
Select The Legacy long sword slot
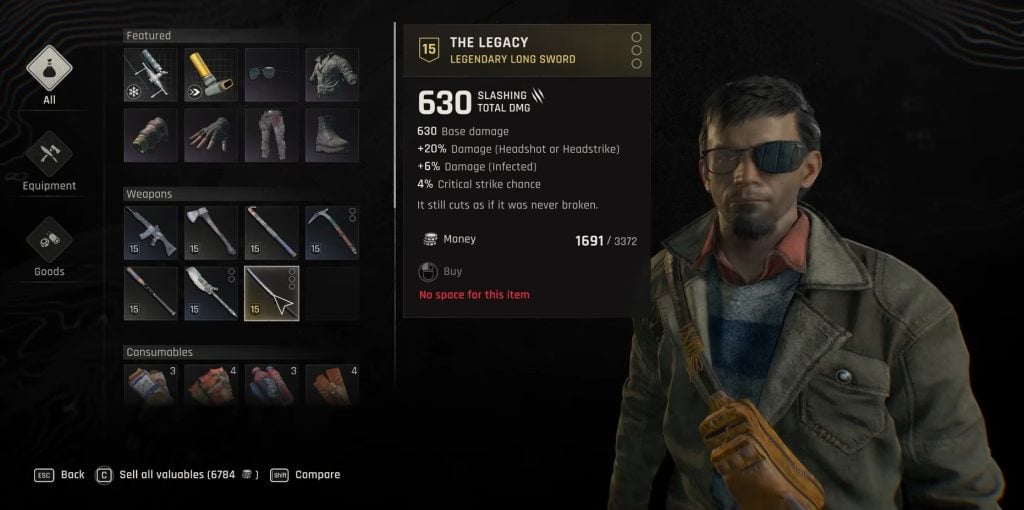(x=271, y=292)
